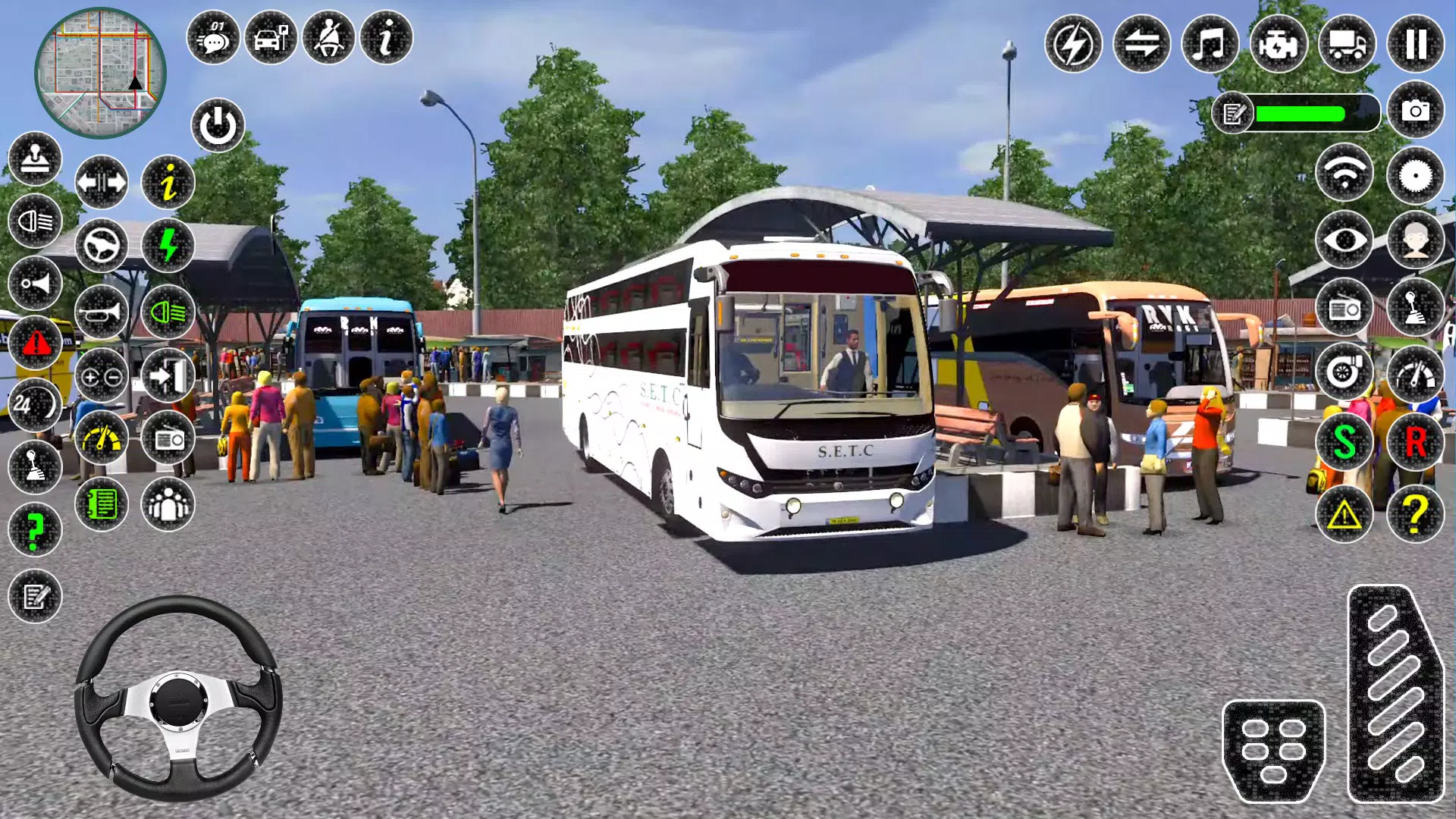Tap the yellow speedometer gauge icon
The image size is (1456, 819).
tap(103, 438)
